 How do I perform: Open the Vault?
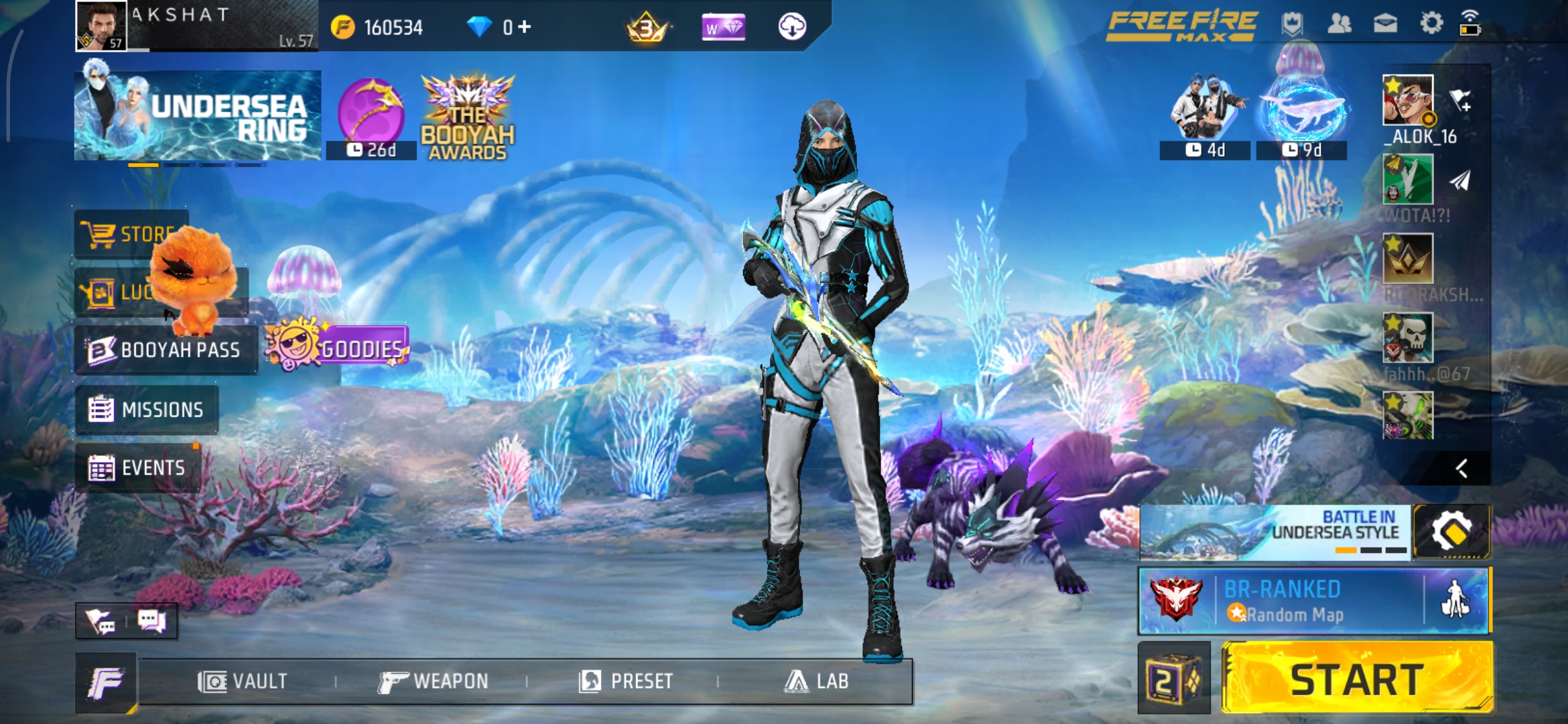[243, 682]
